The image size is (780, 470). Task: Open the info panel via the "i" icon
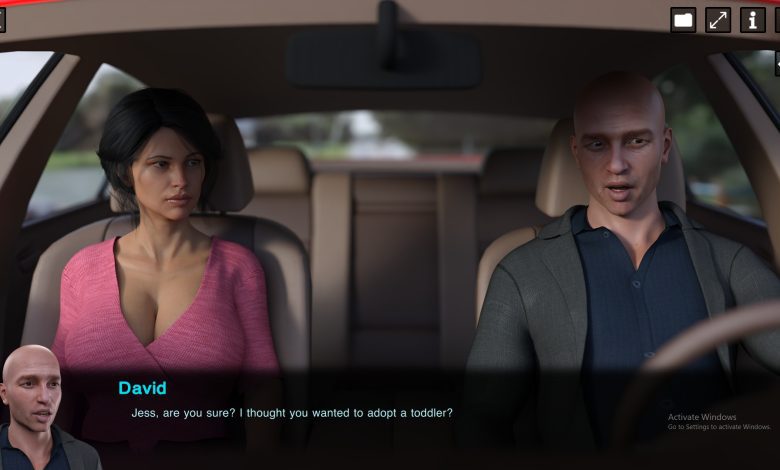point(753,19)
